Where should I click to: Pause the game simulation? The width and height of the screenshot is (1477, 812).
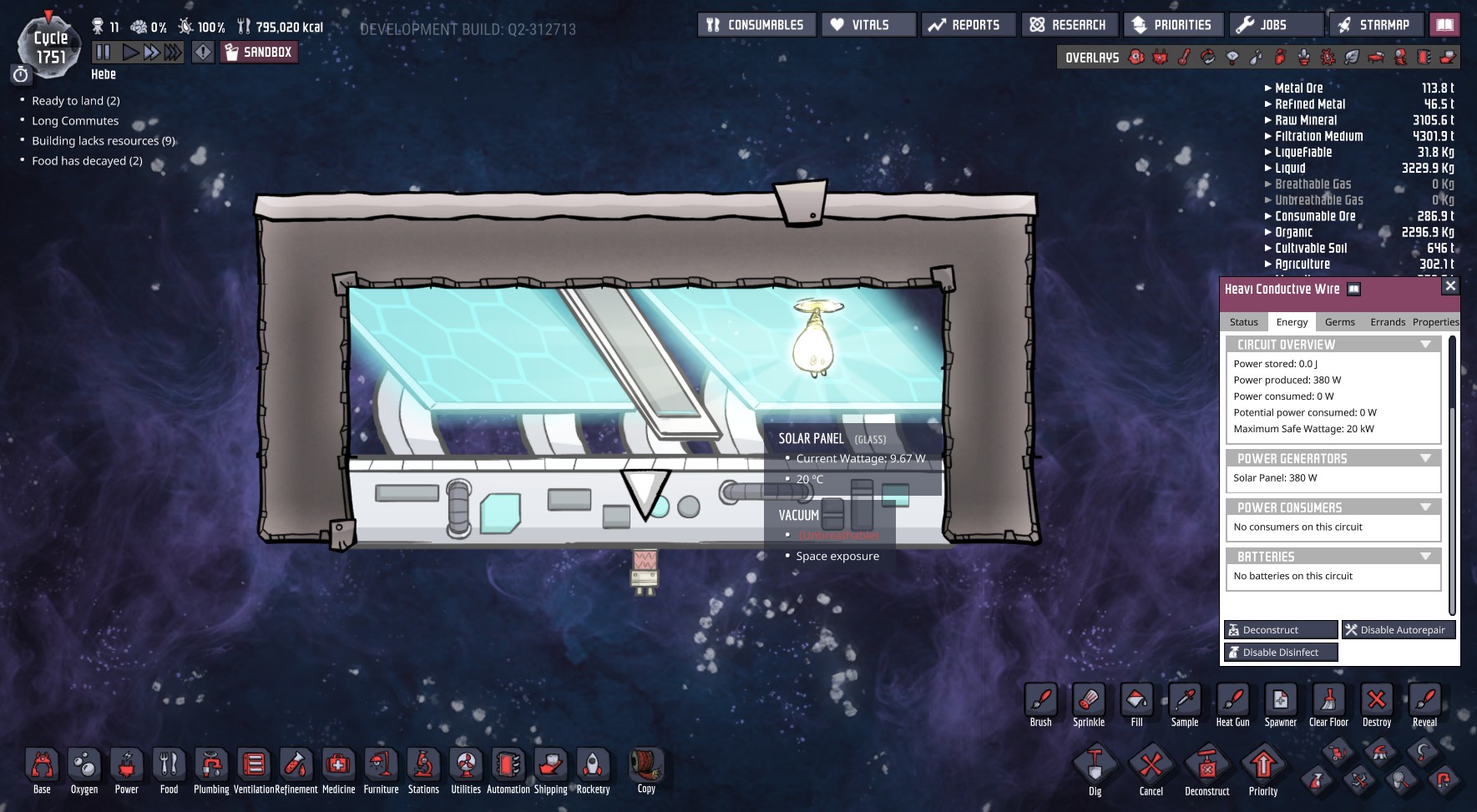click(104, 53)
